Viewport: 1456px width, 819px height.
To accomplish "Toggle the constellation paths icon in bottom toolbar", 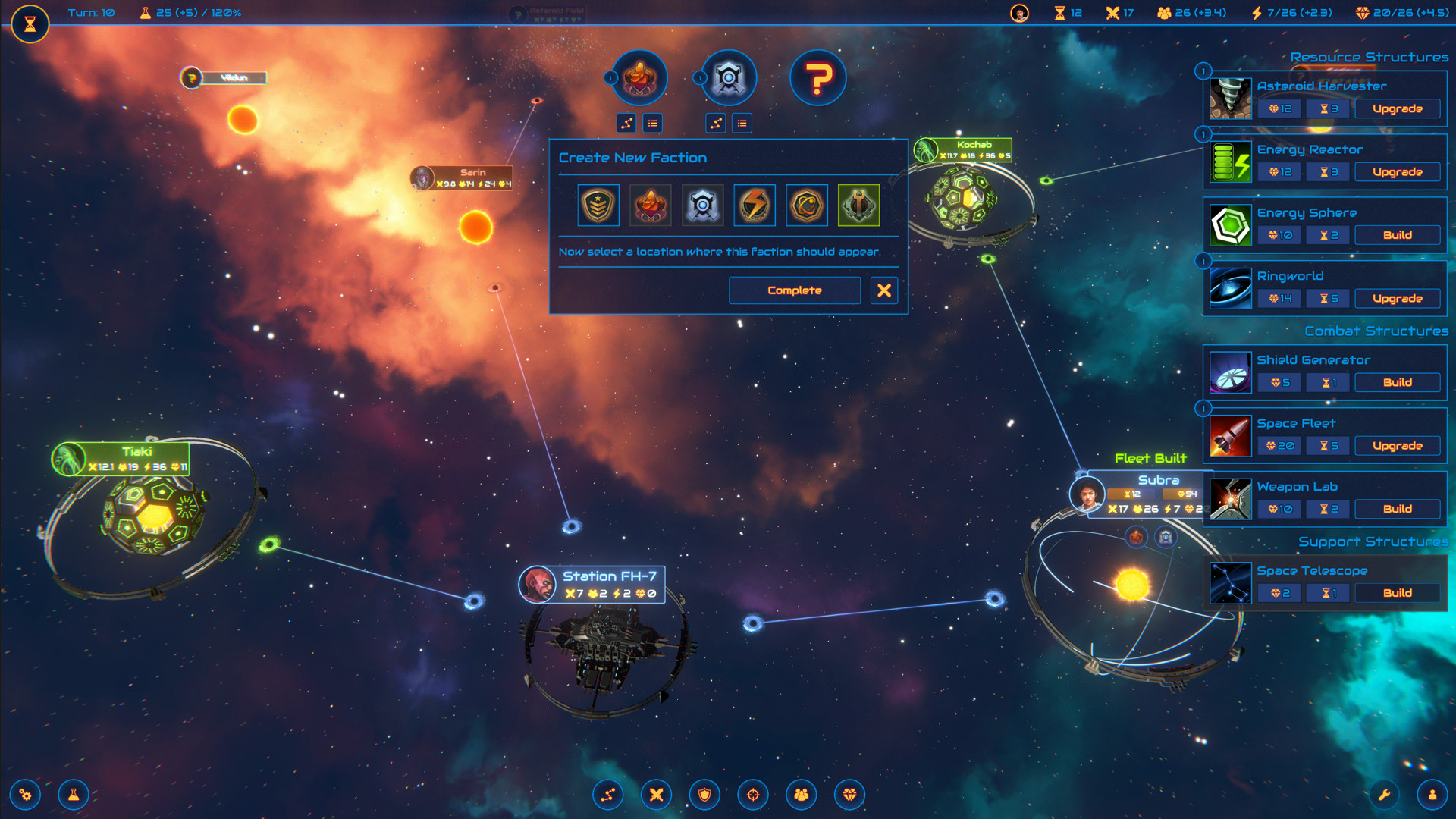I will [607, 794].
